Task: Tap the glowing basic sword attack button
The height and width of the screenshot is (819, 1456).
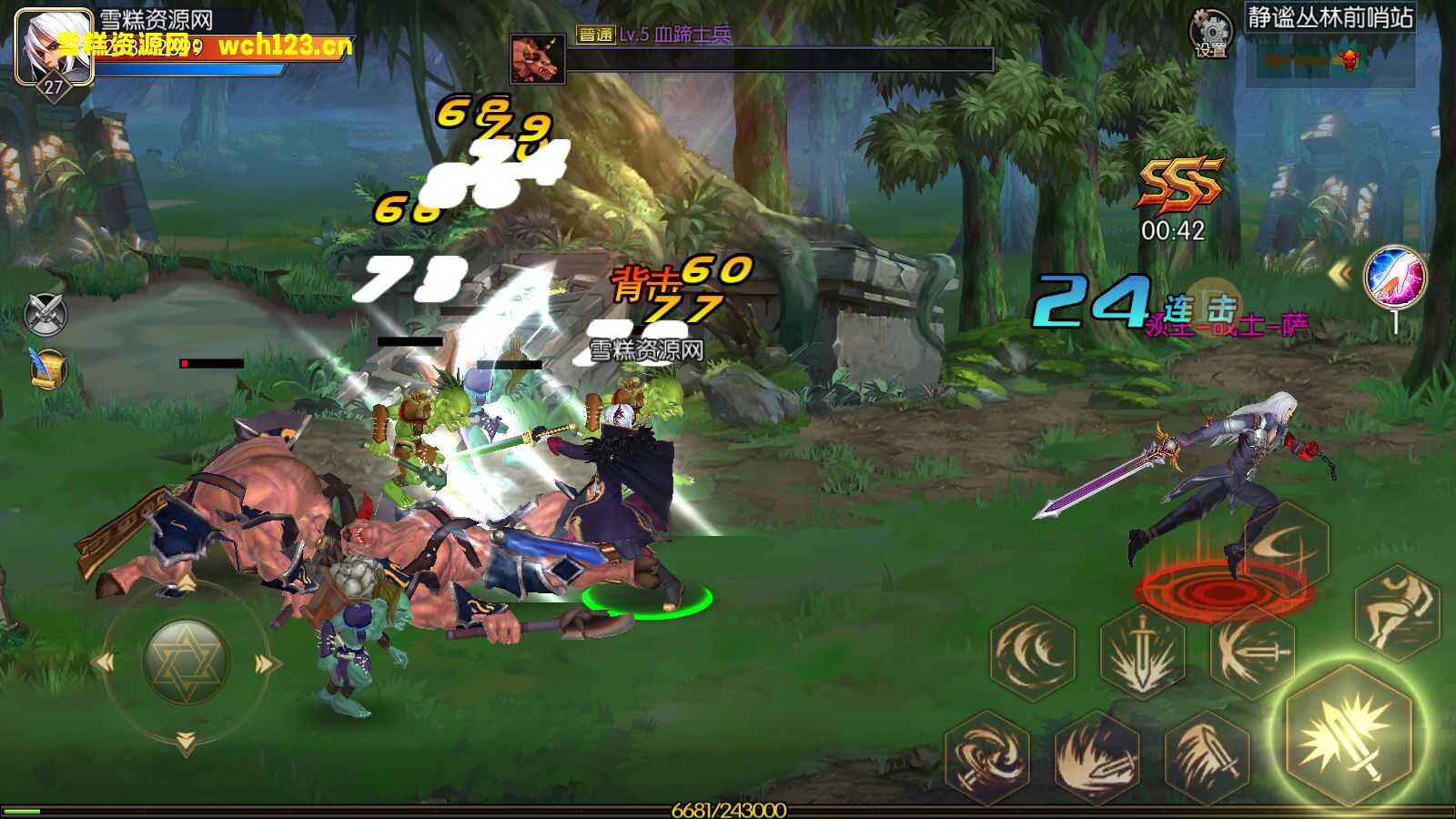Action: [1349, 735]
